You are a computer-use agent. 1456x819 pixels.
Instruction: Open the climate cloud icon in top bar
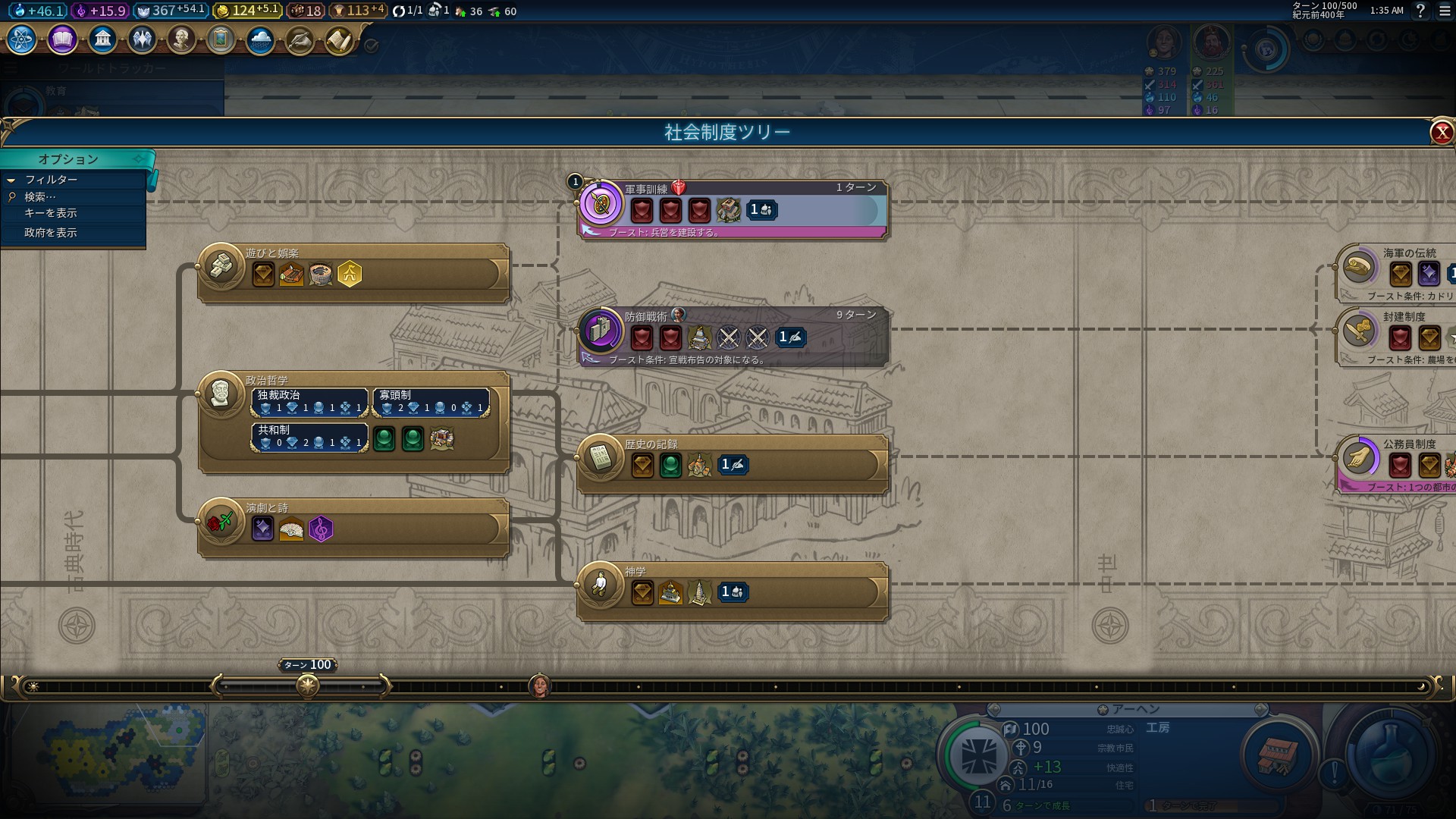click(x=260, y=39)
